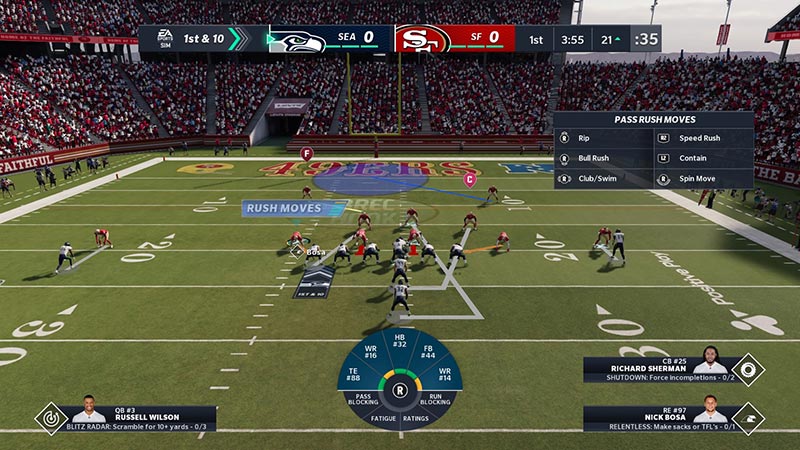Pick WR #14 on the radial wheel
The width and height of the screenshot is (800, 450).
point(443,376)
